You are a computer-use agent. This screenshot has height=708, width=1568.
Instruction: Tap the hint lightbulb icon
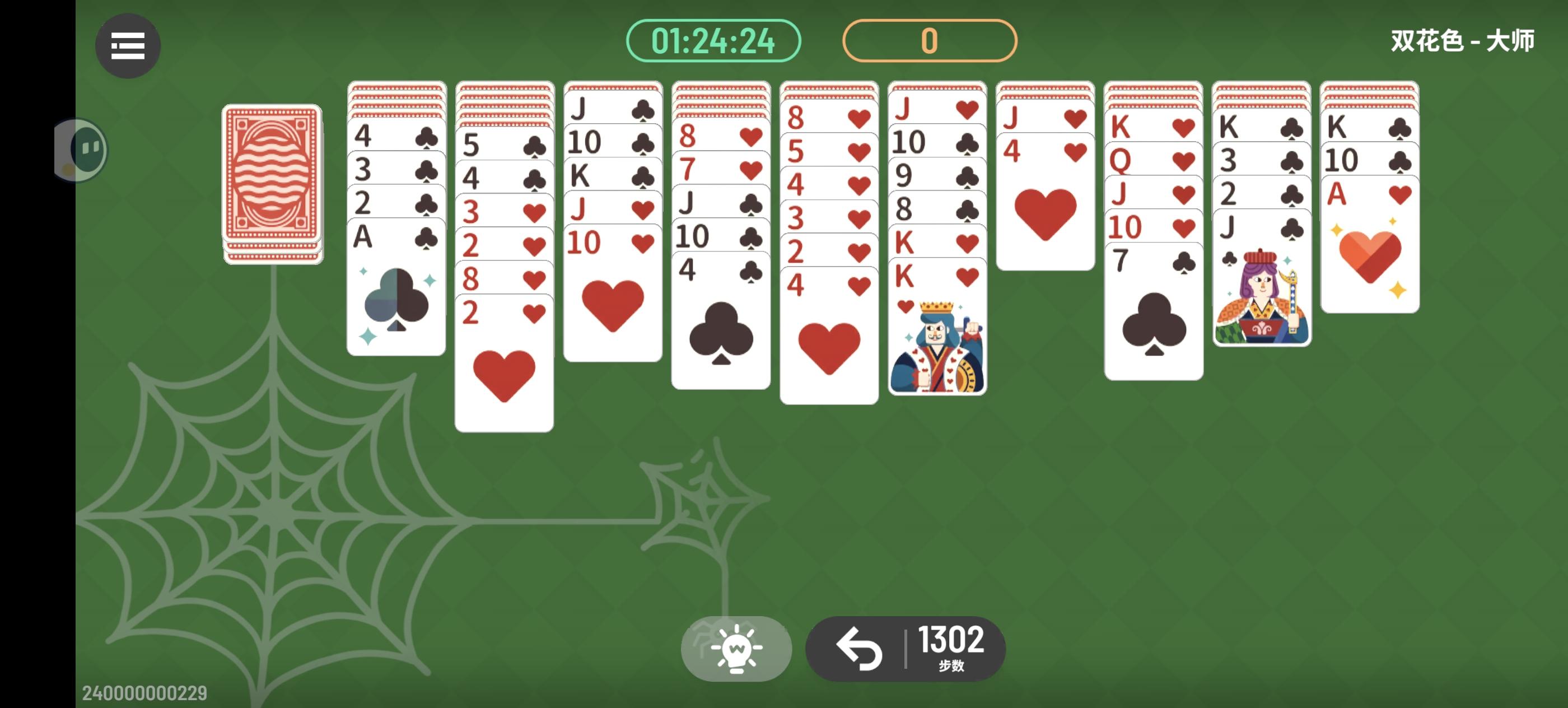(736, 648)
